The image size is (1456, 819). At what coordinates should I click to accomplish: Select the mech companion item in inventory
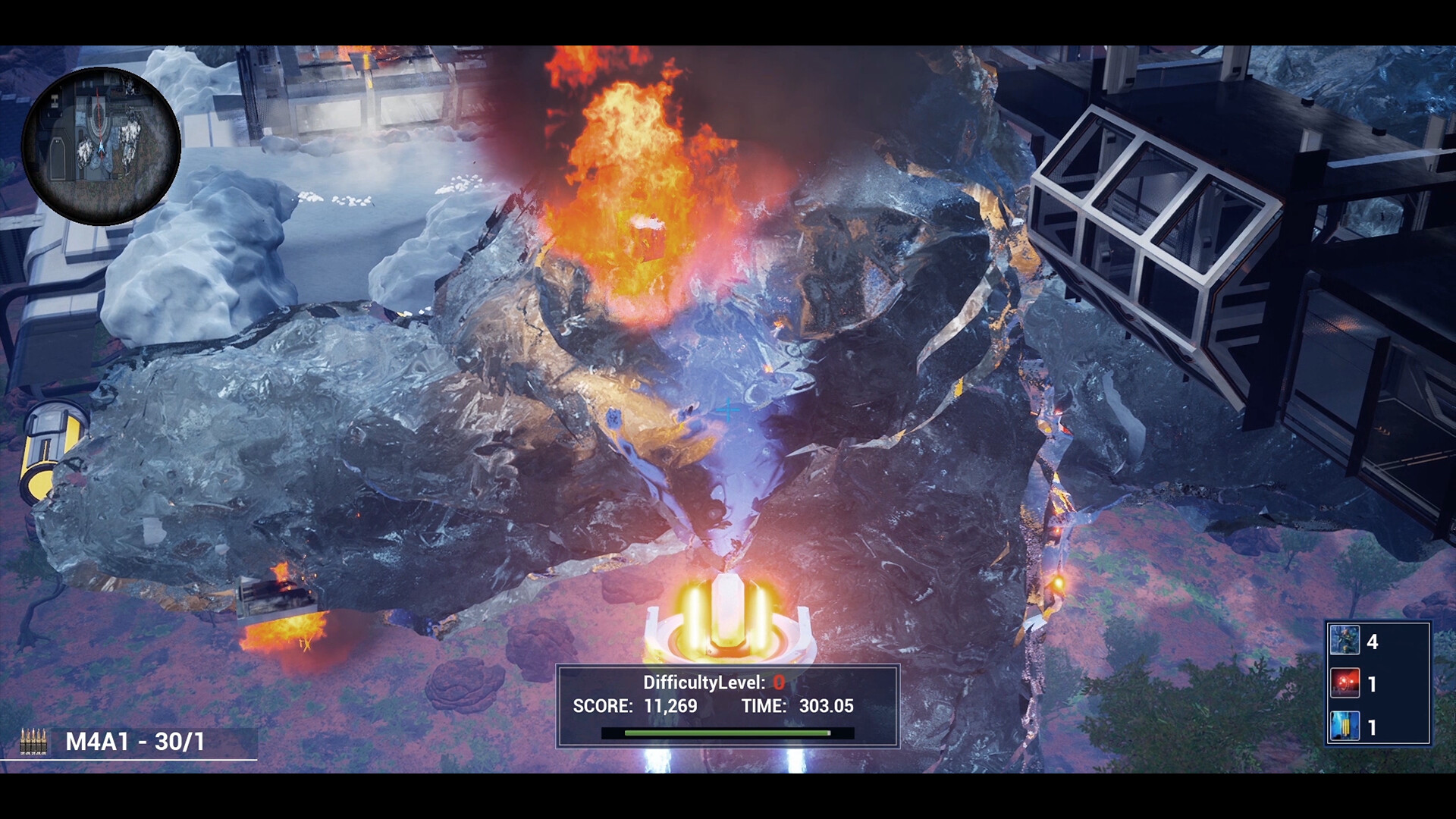pos(1347,642)
